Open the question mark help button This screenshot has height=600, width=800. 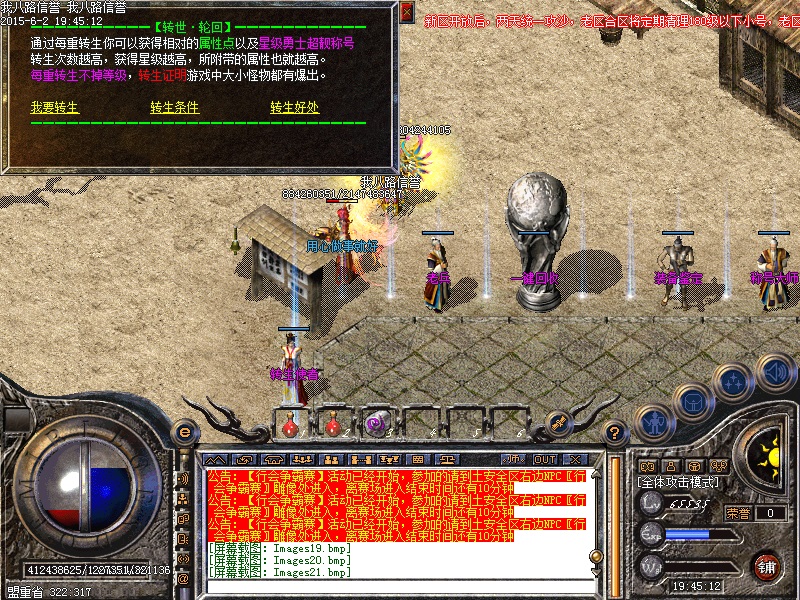(616, 432)
